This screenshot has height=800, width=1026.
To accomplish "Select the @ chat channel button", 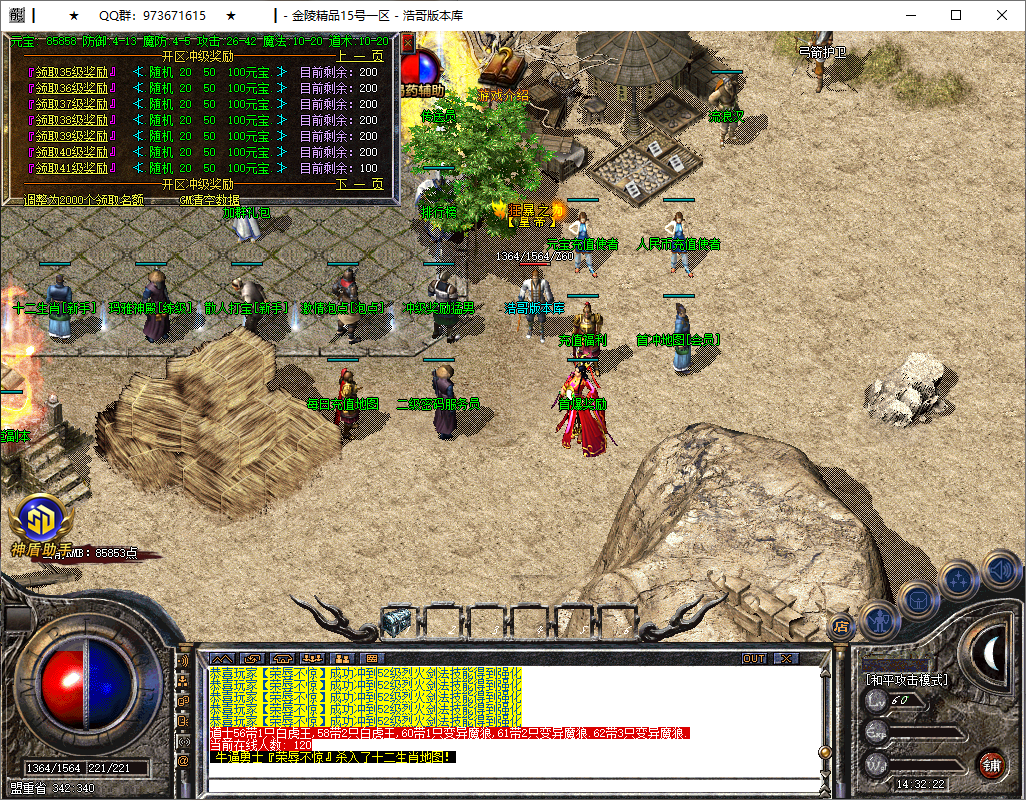I will pos(183,761).
